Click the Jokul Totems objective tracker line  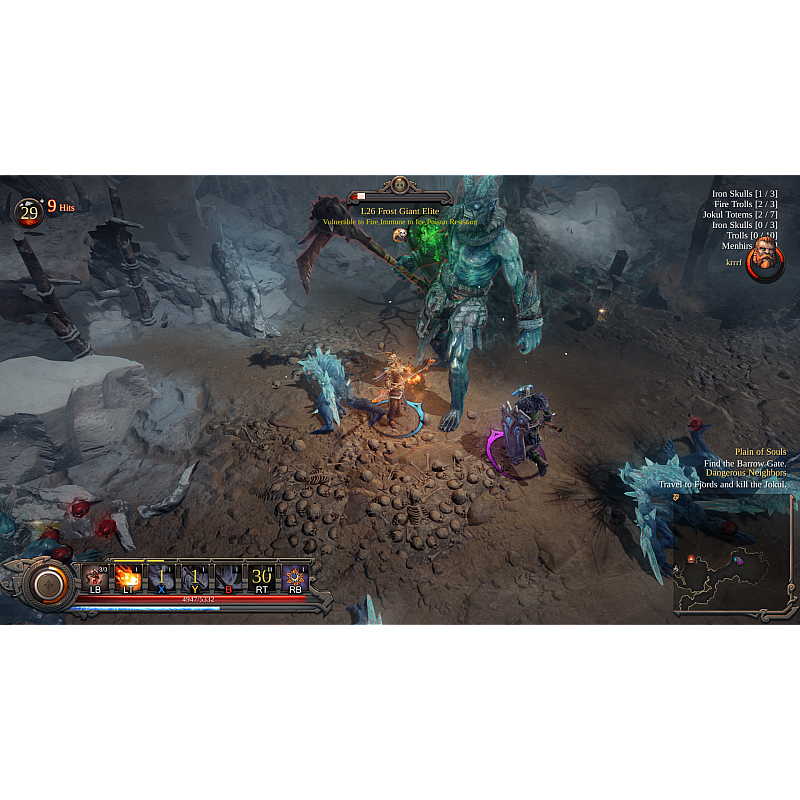738,215
